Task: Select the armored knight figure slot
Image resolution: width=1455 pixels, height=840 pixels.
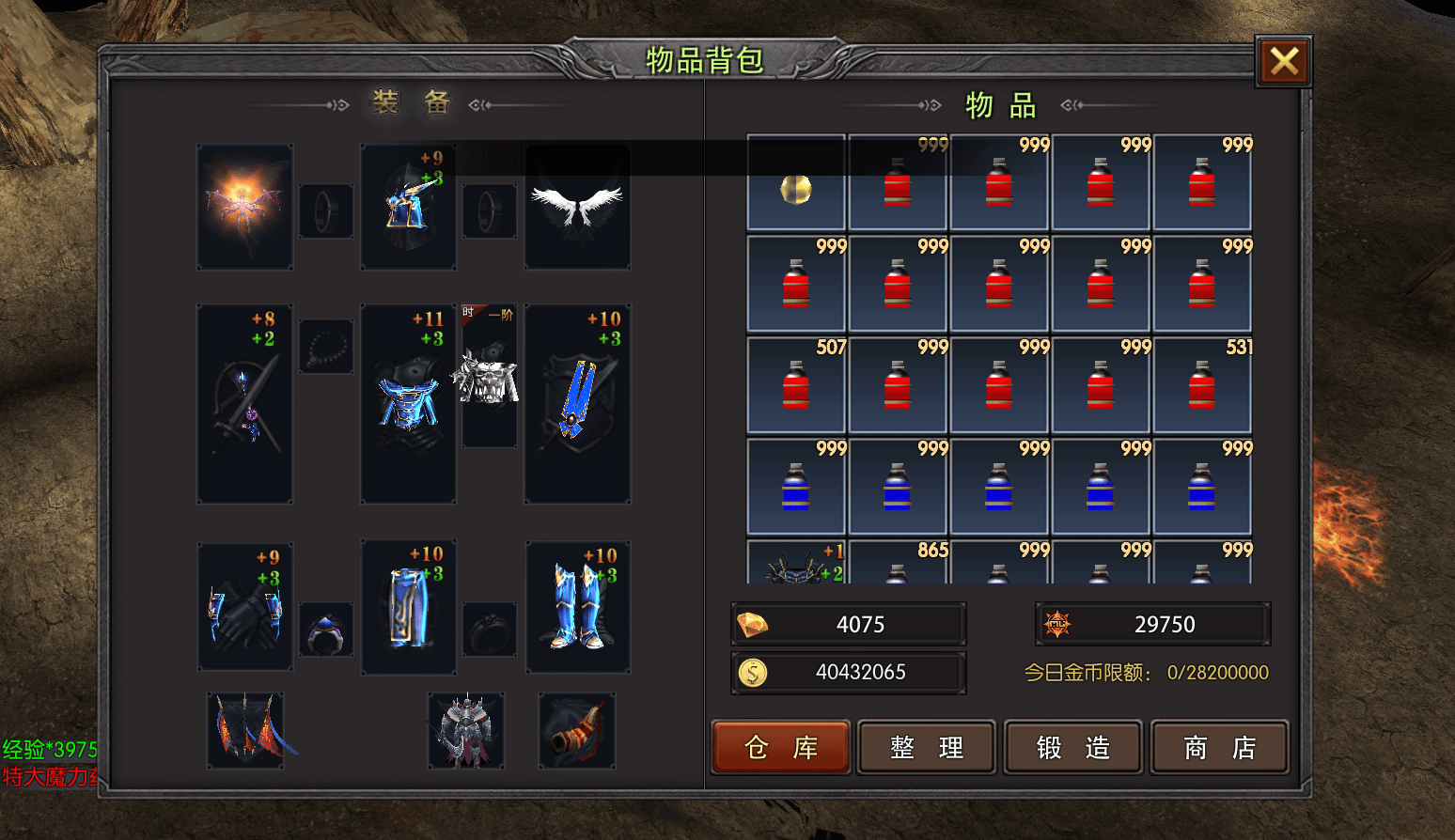Action: [466, 731]
